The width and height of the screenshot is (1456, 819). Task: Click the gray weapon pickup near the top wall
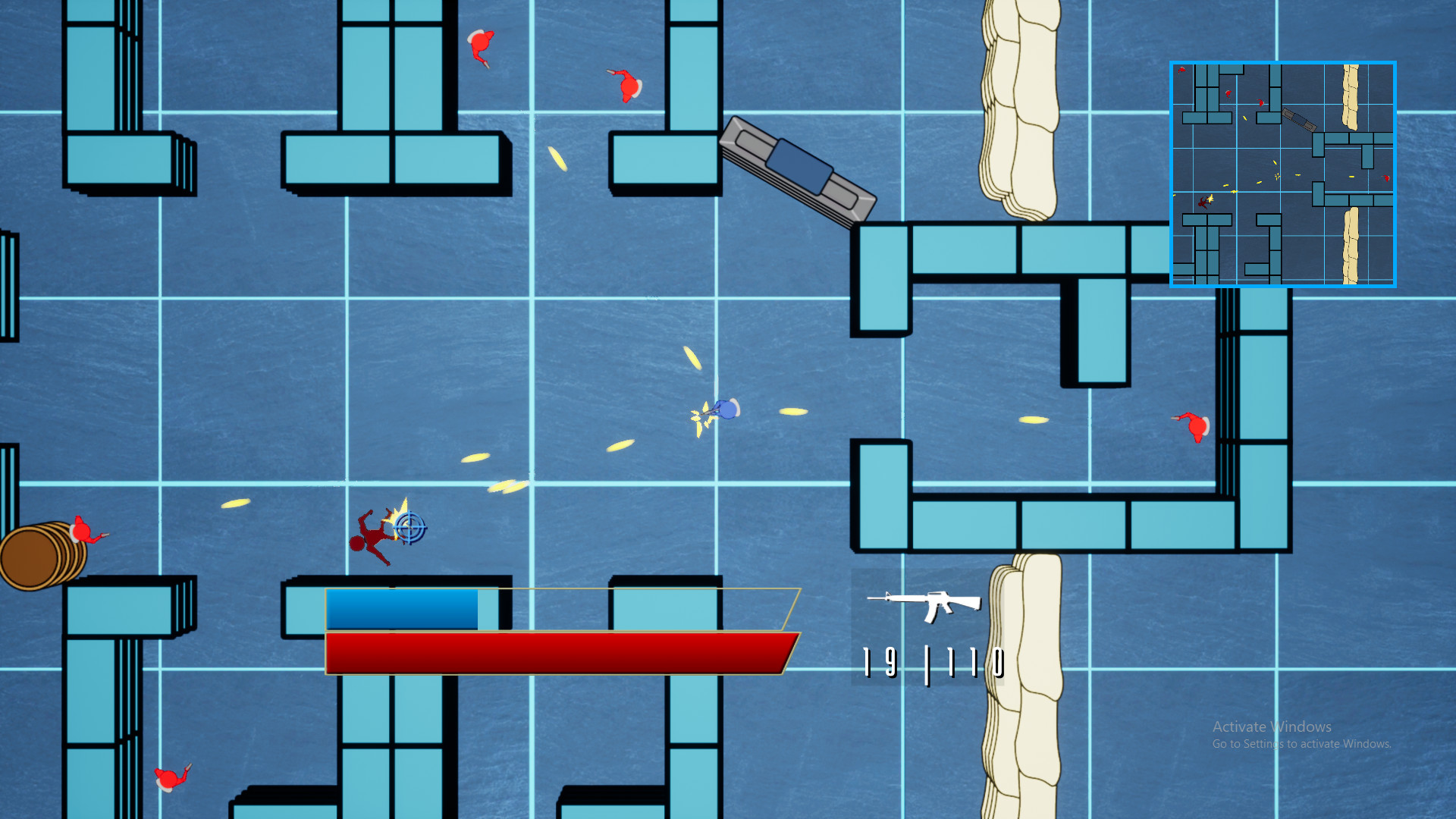[801, 168]
